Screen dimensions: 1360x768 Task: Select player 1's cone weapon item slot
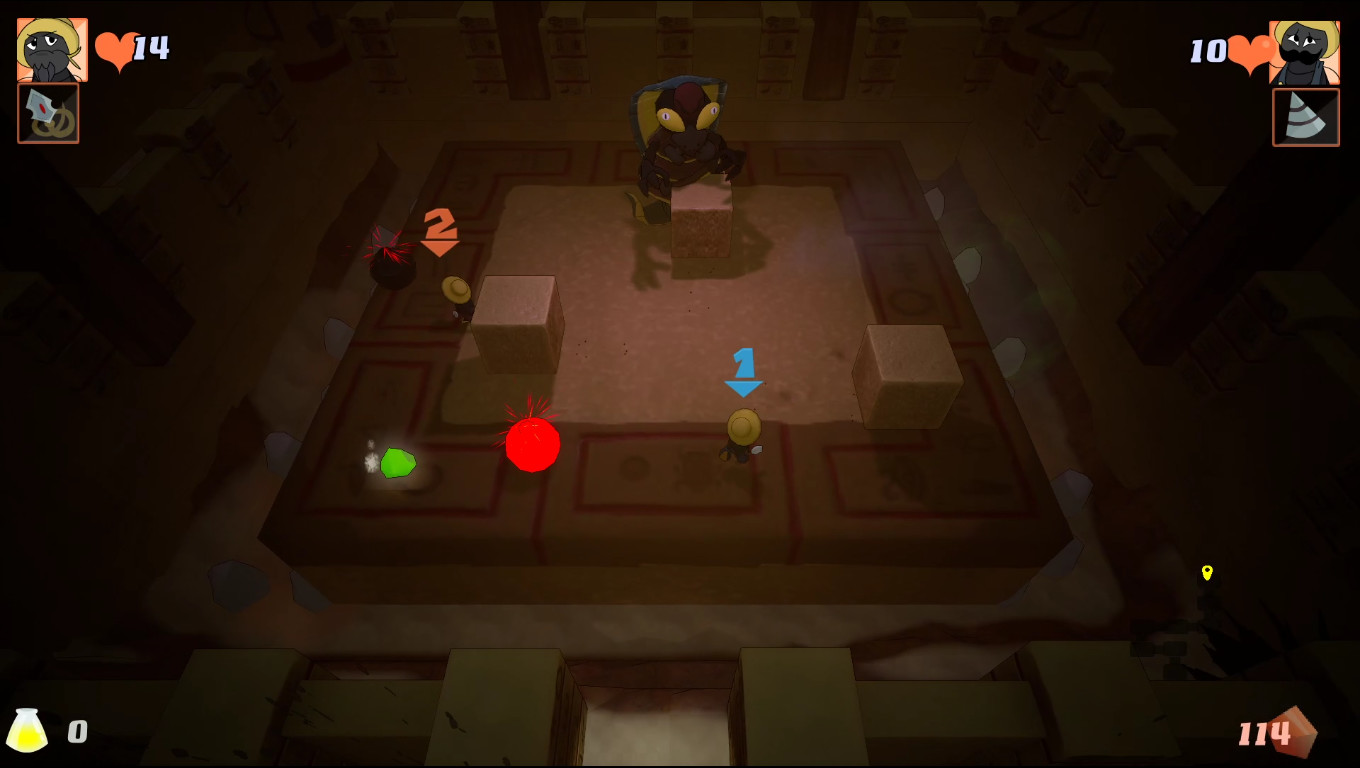(x=1306, y=116)
